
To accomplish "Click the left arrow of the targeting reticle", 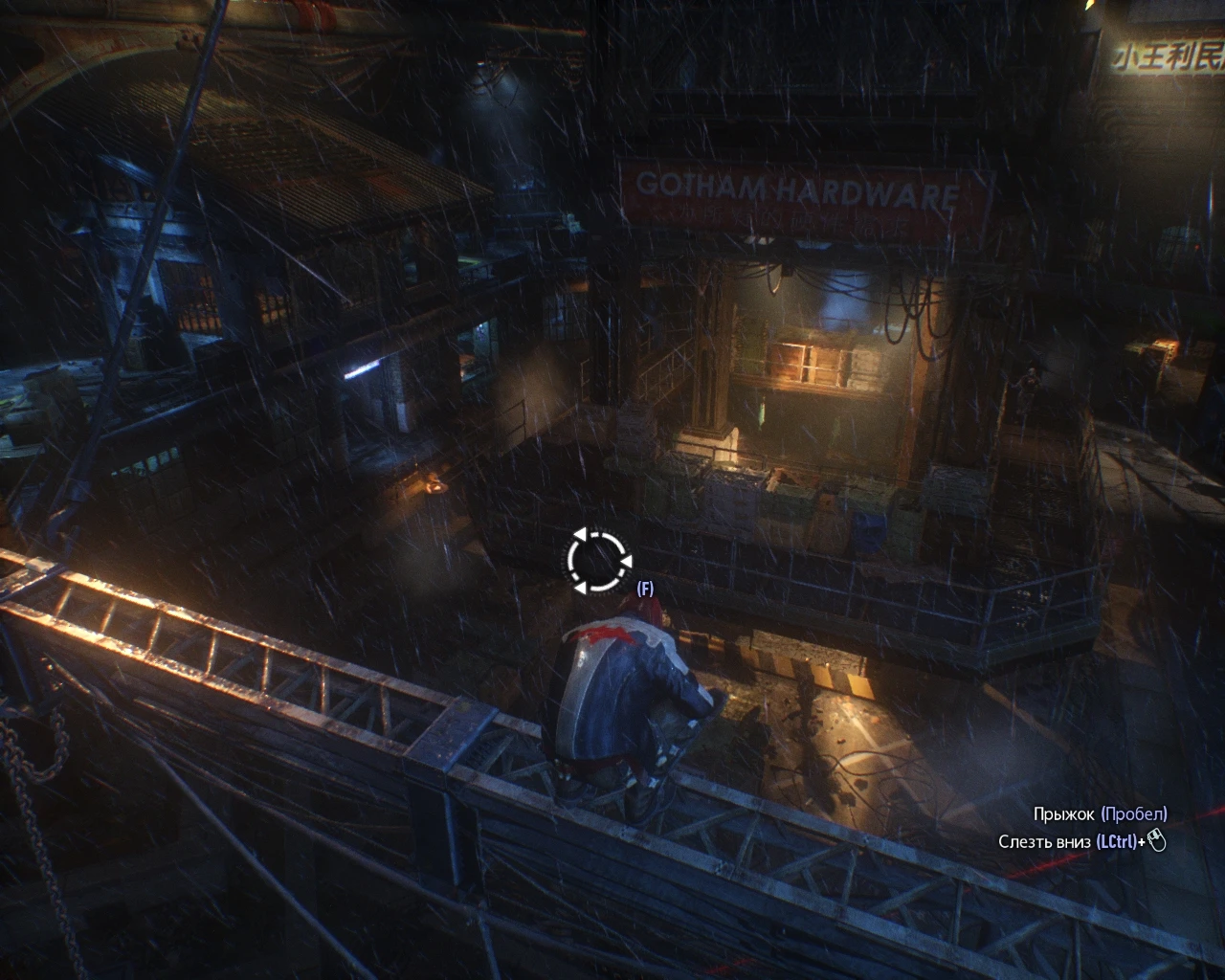I will [579, 536].
